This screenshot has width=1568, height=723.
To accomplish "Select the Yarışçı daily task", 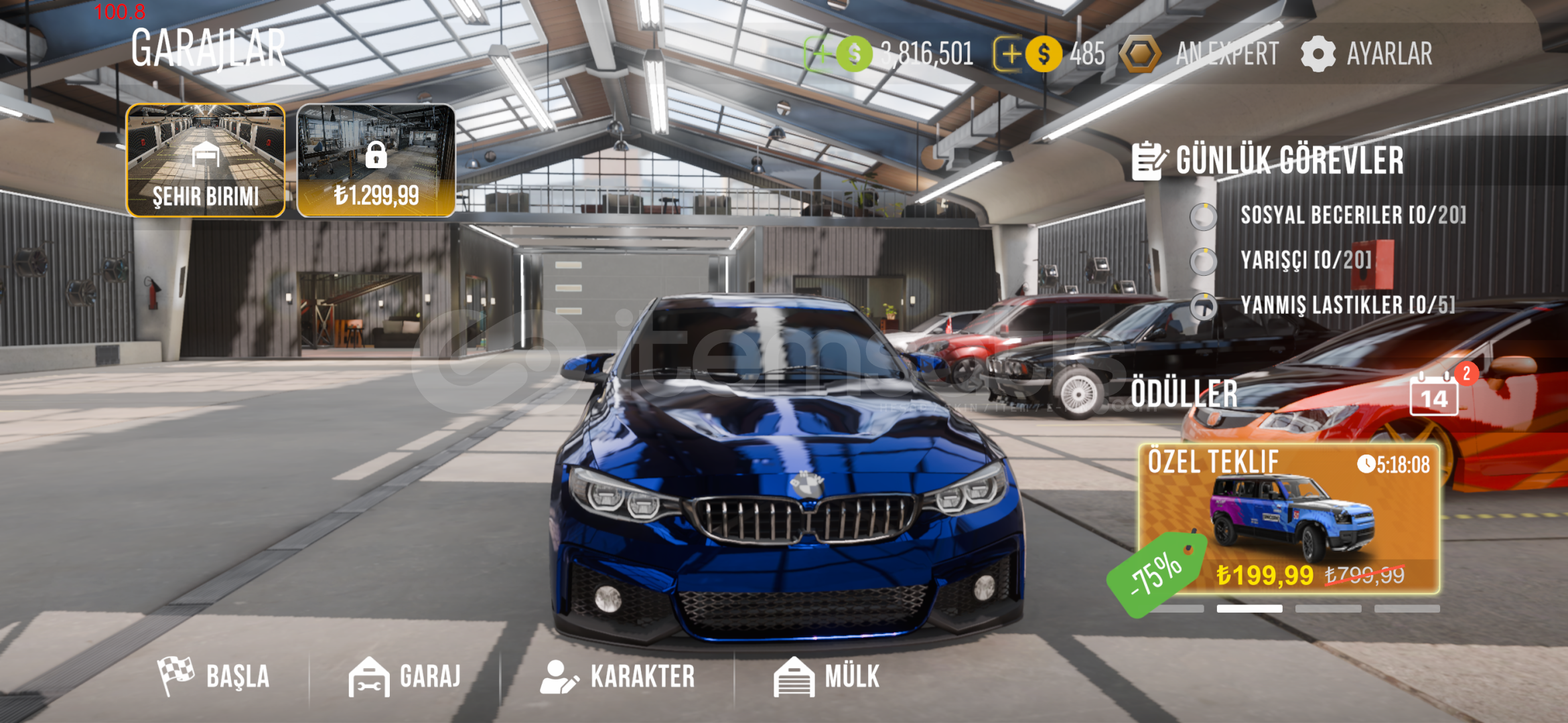I will tap(1305, 260).
